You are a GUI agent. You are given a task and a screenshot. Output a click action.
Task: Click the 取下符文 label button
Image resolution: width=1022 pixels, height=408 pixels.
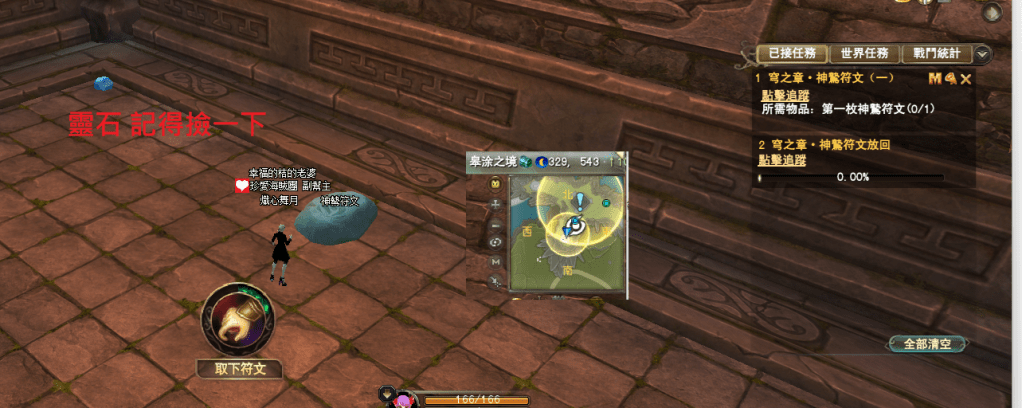click(x=239, y=369)
